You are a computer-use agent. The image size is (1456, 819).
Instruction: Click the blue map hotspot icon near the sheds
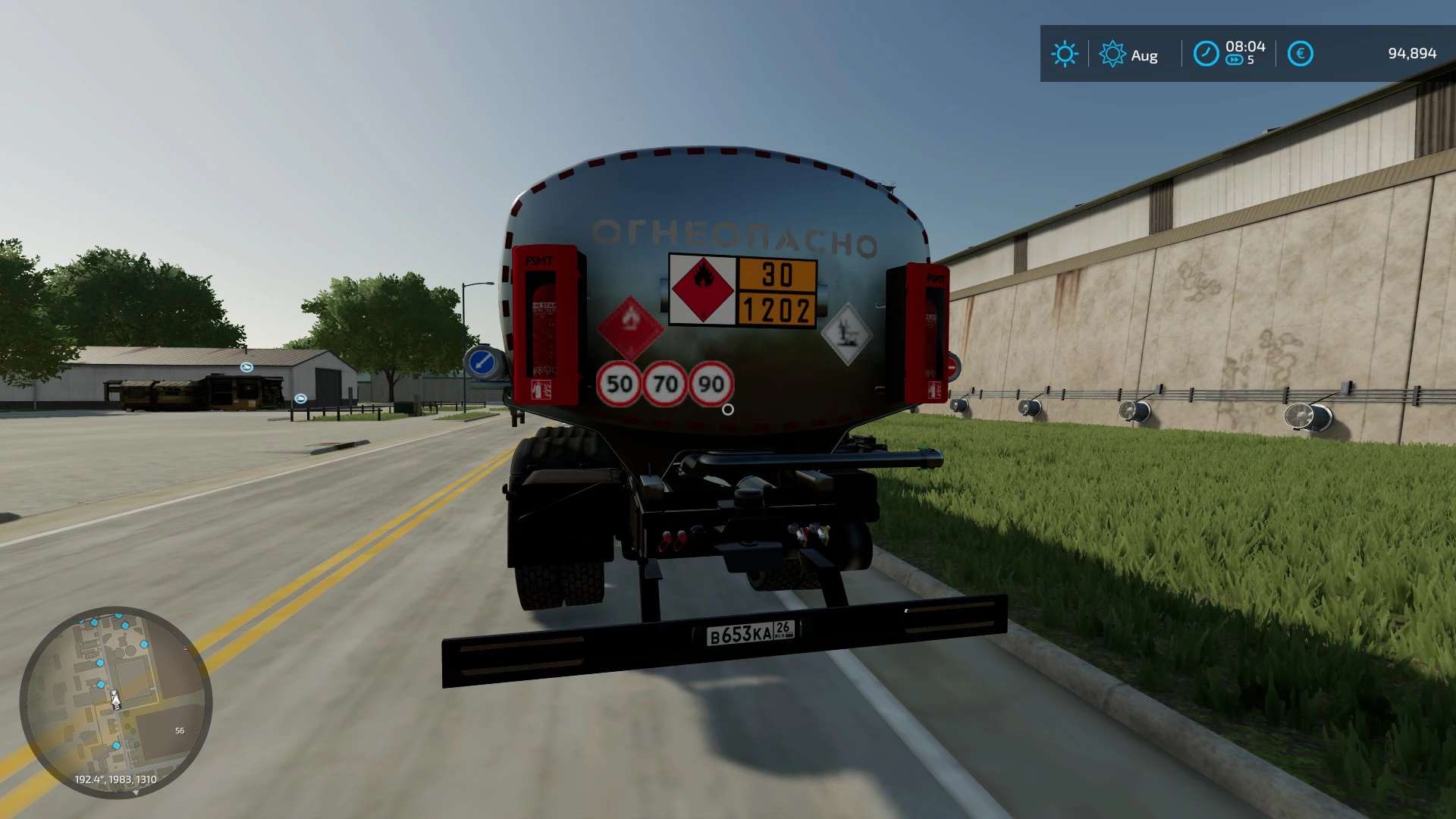(246, 366)
